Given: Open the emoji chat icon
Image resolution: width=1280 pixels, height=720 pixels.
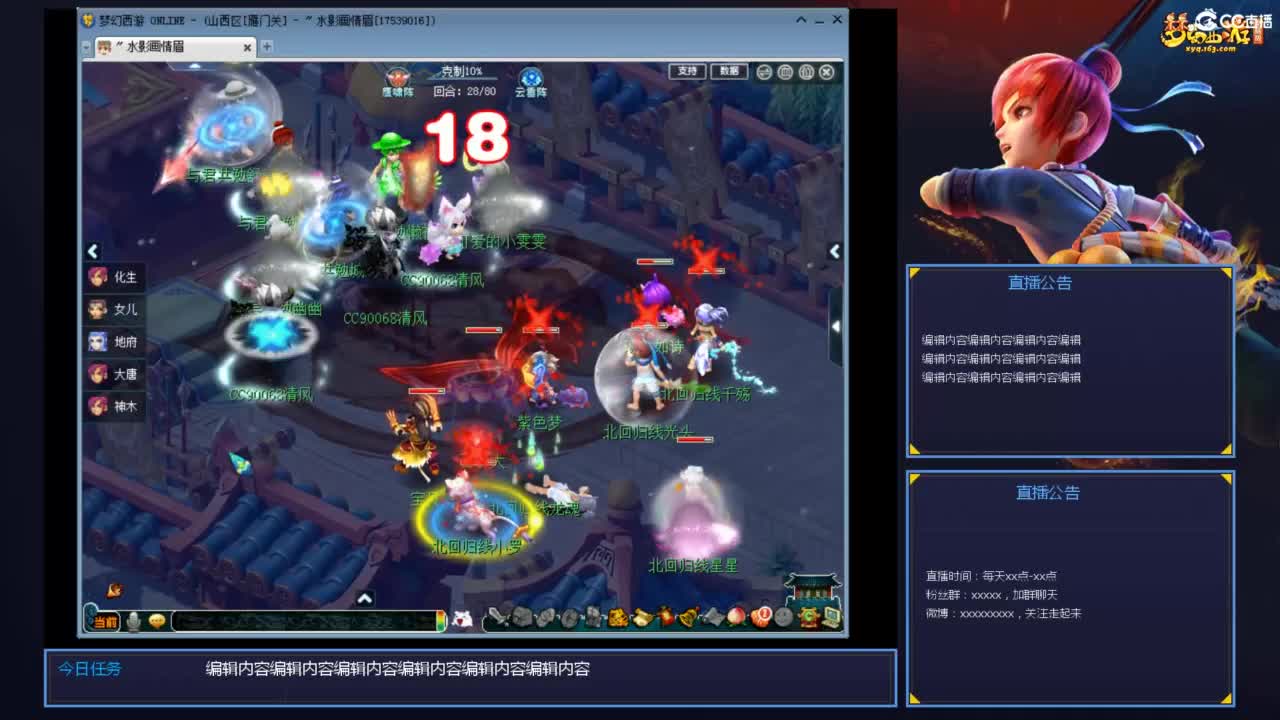Looking at the screenshot, I should [158, 620].
